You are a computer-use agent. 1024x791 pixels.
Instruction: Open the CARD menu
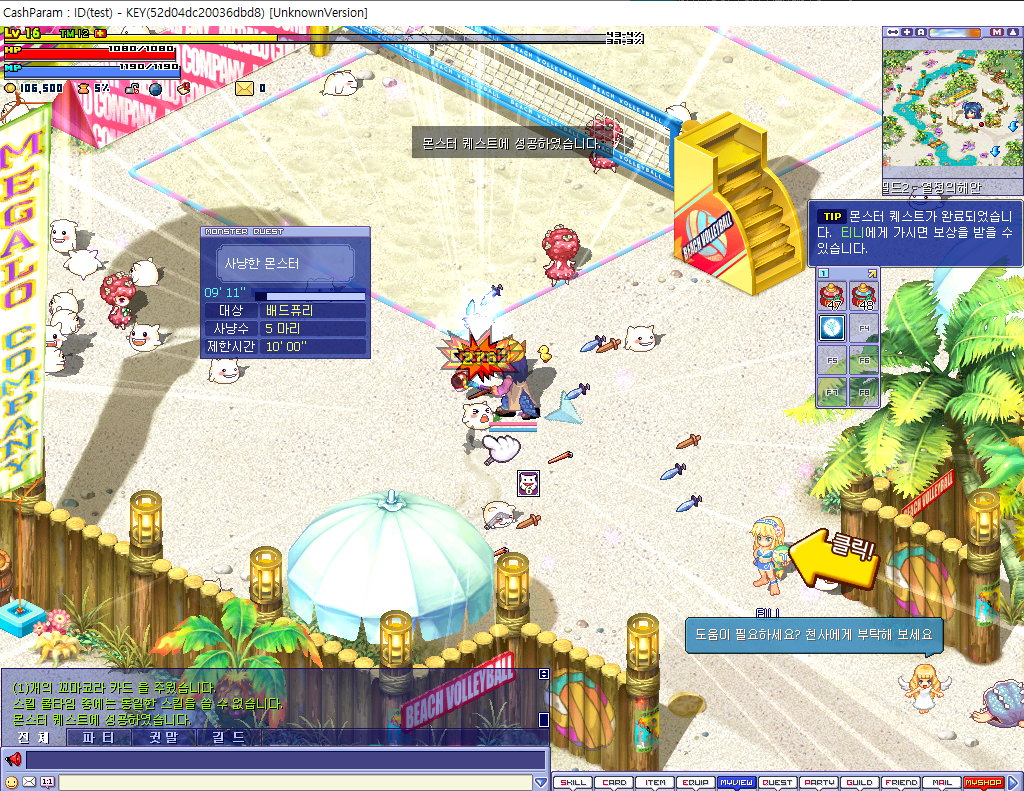[x=614, y=783]
